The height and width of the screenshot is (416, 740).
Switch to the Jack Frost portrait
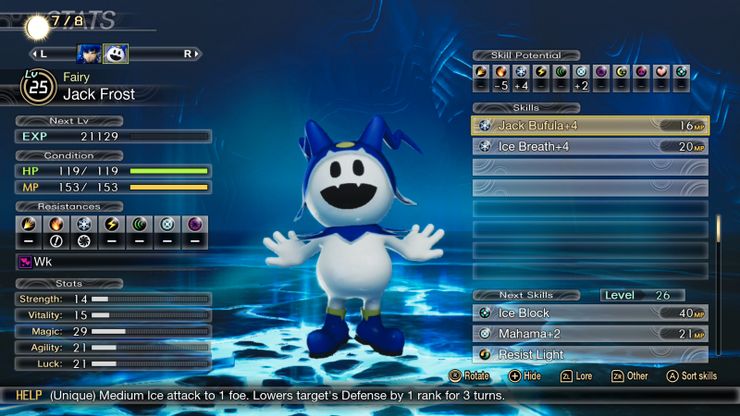[115, 53]
